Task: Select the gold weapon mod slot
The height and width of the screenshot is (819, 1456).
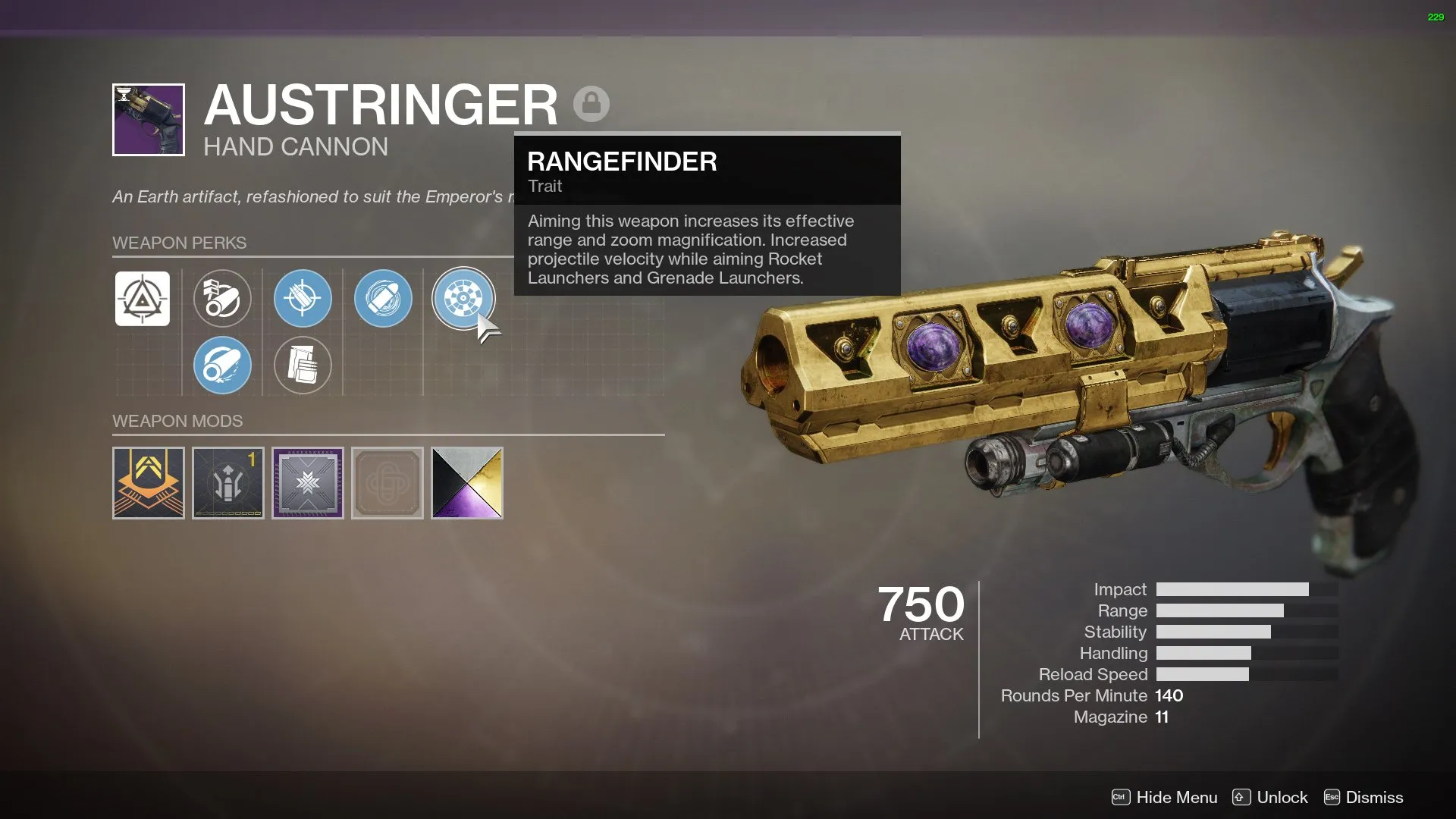Action: 148,482
